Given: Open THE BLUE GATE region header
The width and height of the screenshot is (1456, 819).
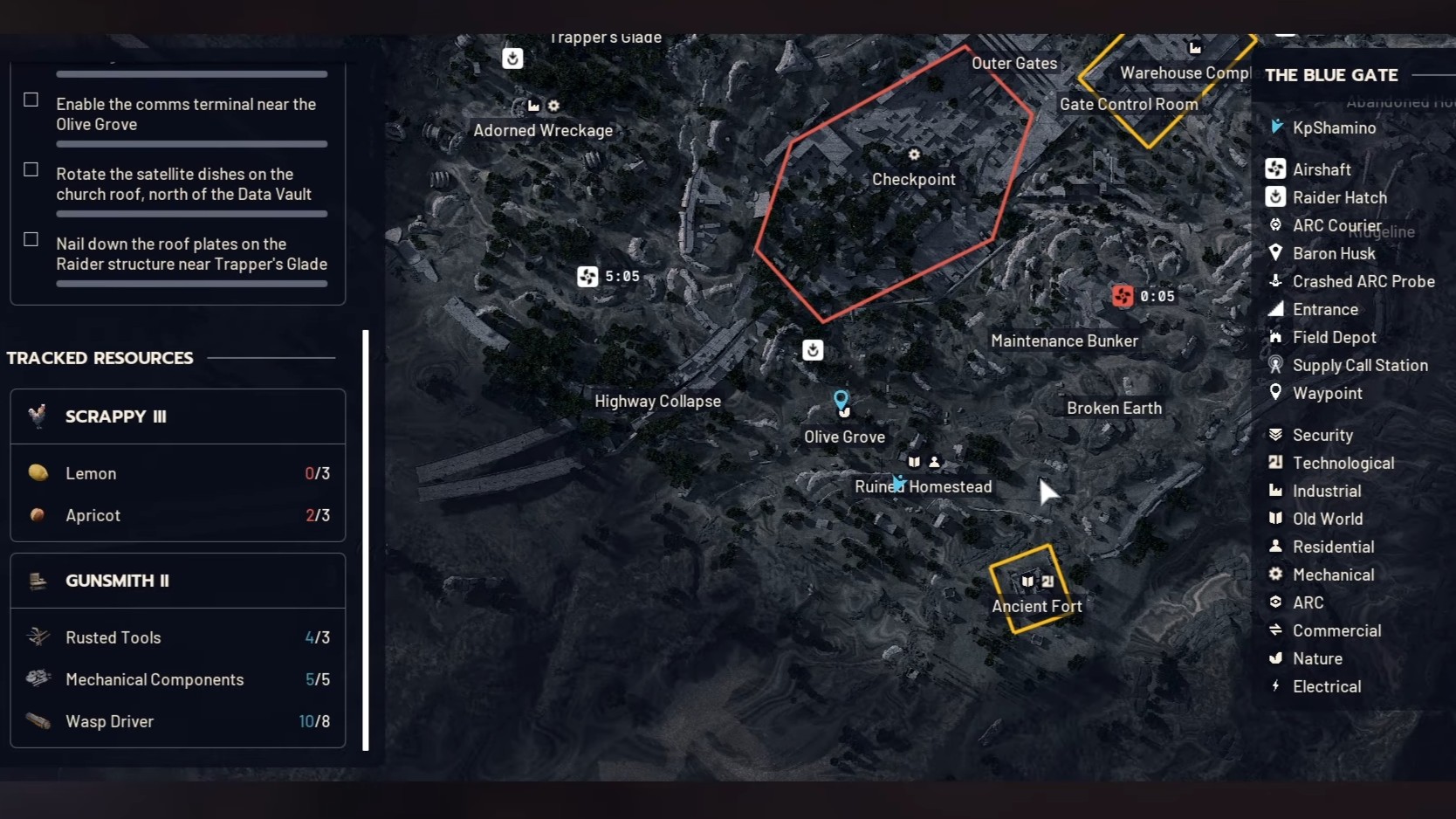Looking at the screenshot, I should tap(1331, 75).
